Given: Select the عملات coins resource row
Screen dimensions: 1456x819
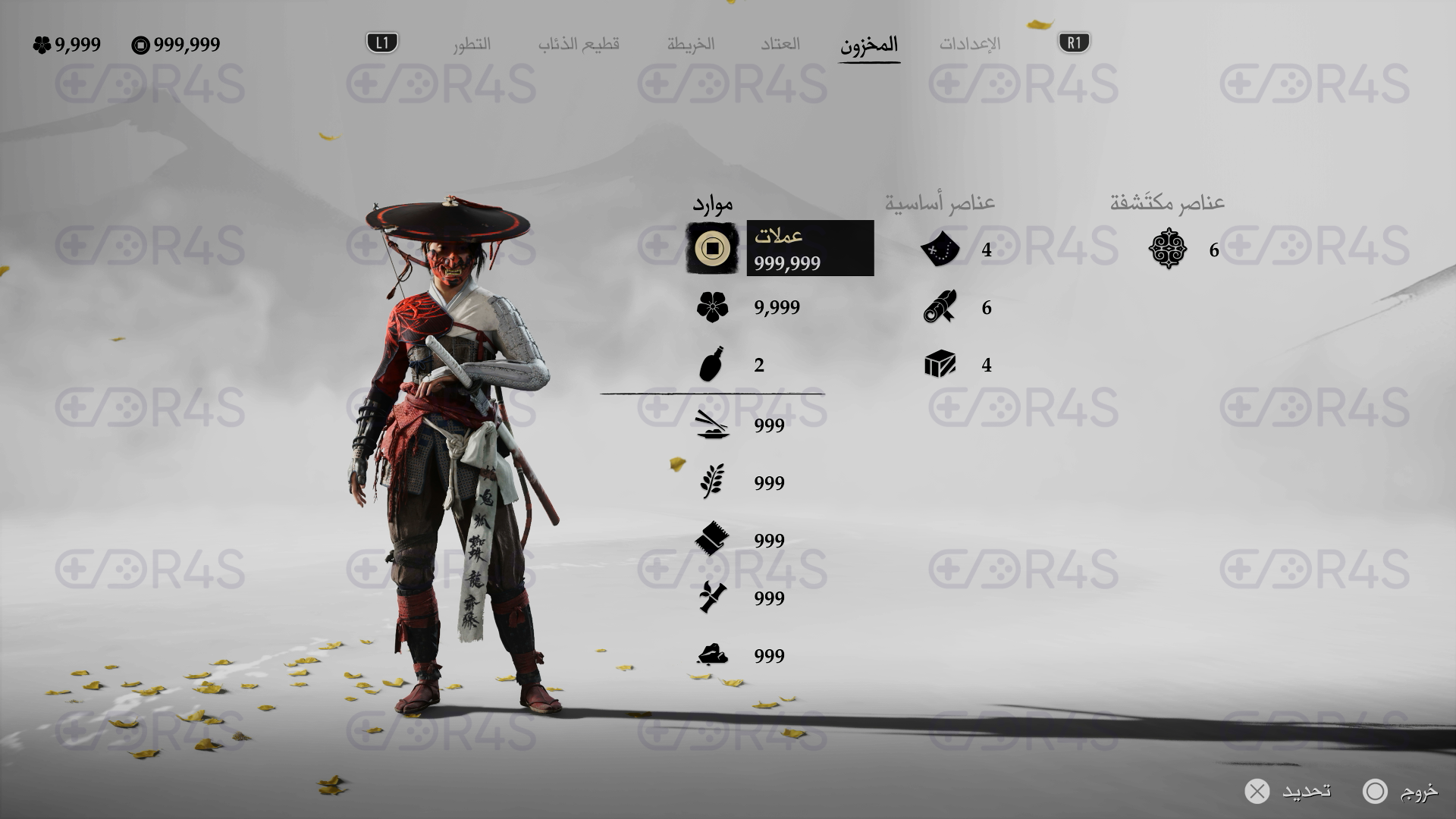Looking at the screenshot, I should [x=781, y=248].
